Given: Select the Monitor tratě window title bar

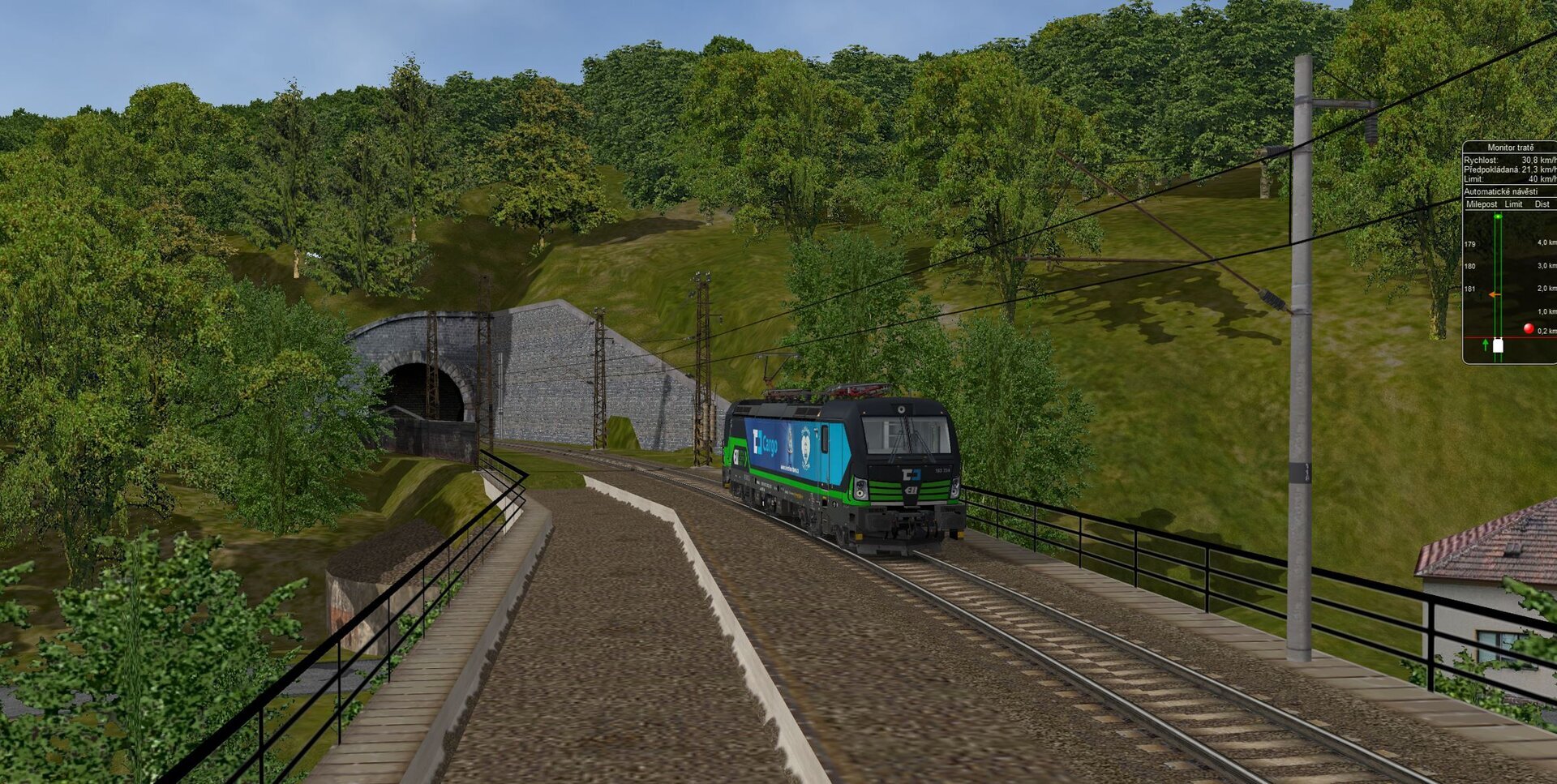Looking at the screenshot, I should coord(1510,148).
